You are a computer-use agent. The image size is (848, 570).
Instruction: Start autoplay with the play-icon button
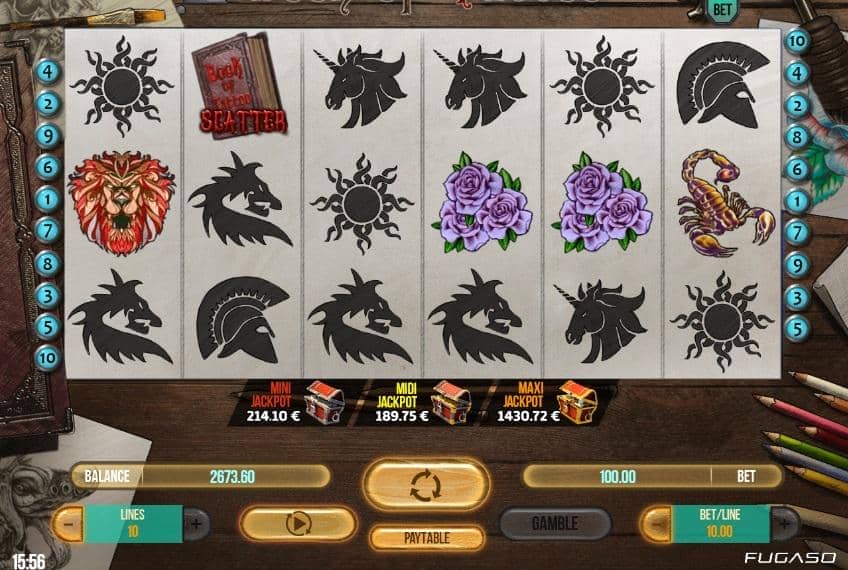pos(299,523)
